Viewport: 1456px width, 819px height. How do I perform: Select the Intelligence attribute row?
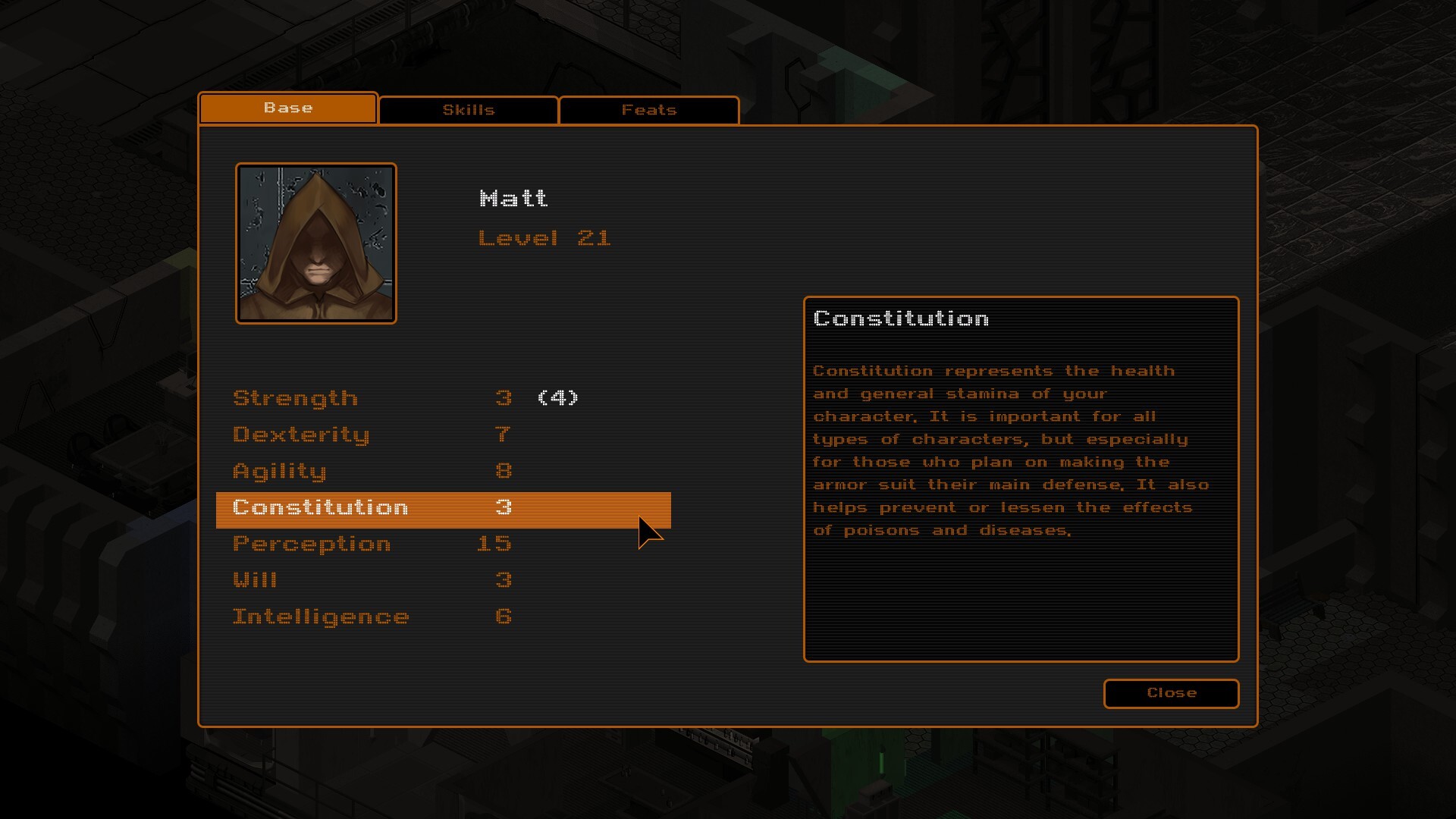(321, 616)
